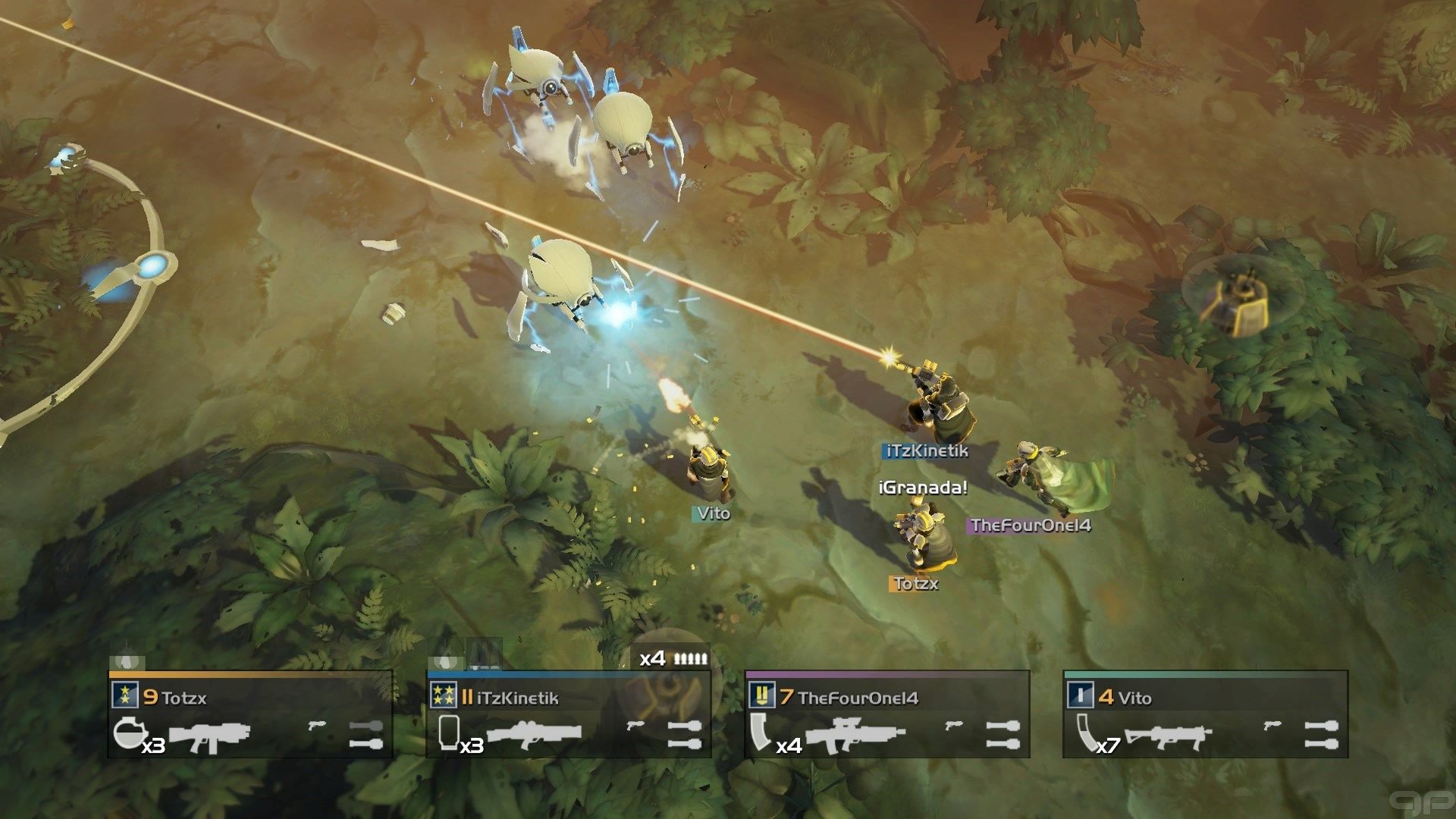Image resolution: width=1456 pixels, height=819 pixels.
Task: Click iTzKinetik's four-star rank badge
Action: (x=444, y=695)
